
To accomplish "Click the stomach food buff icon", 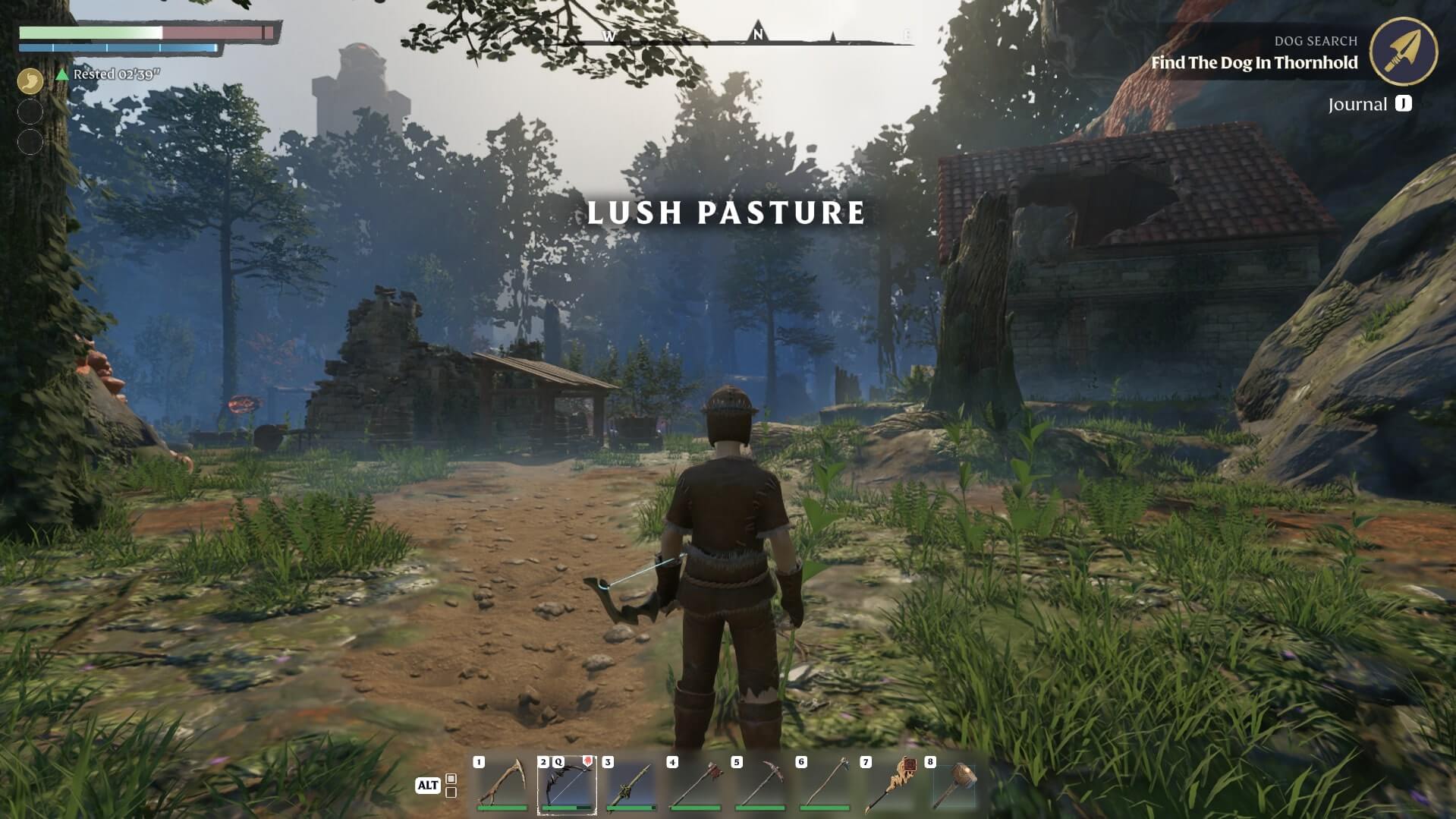I will [x=30, y=81].
